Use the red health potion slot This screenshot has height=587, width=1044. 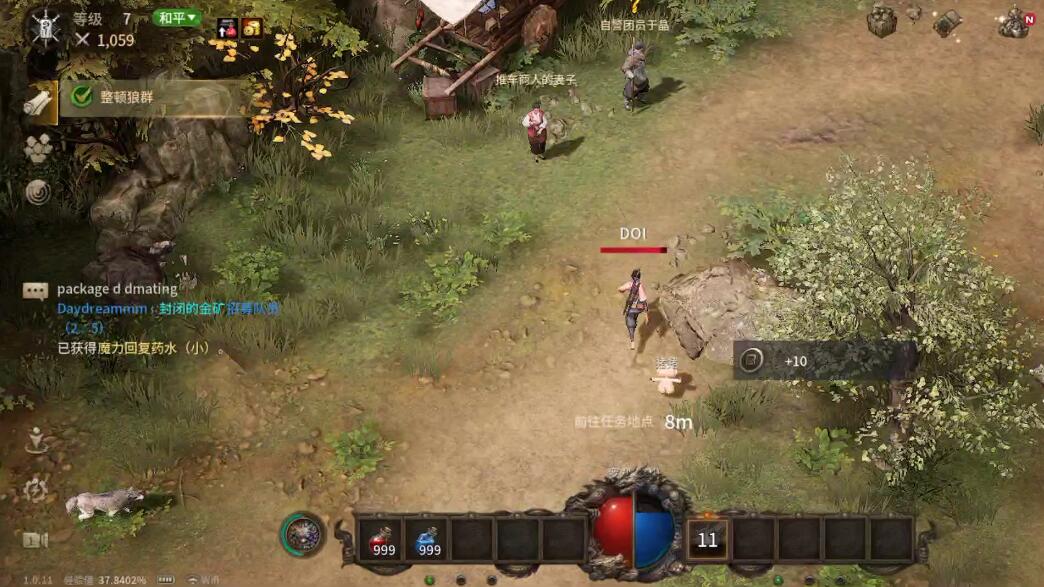382,540
